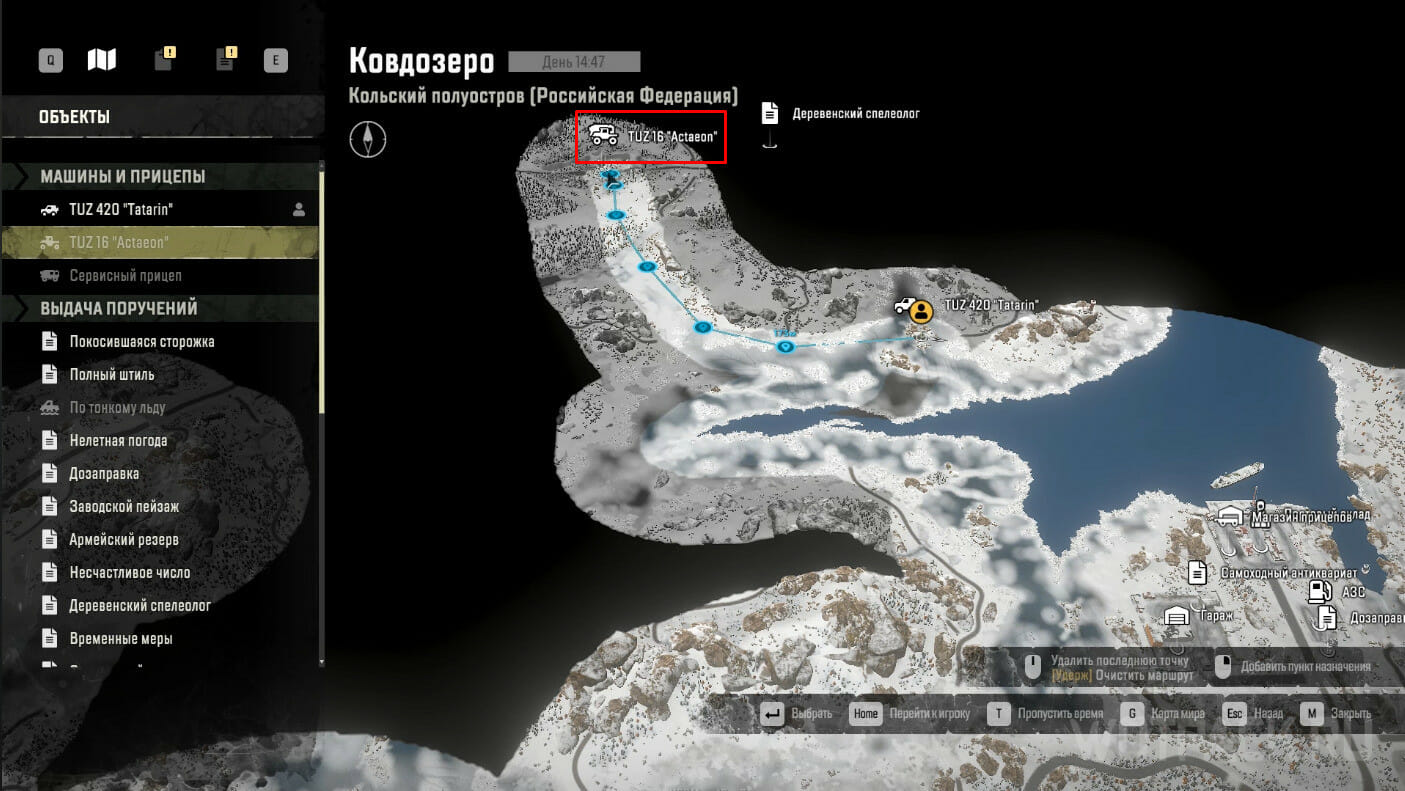This screenshot has width=1405, height=791.
Task: Select the TUZ 420 "Tatarin" truck map marker
Action: (x=906, y=307)
